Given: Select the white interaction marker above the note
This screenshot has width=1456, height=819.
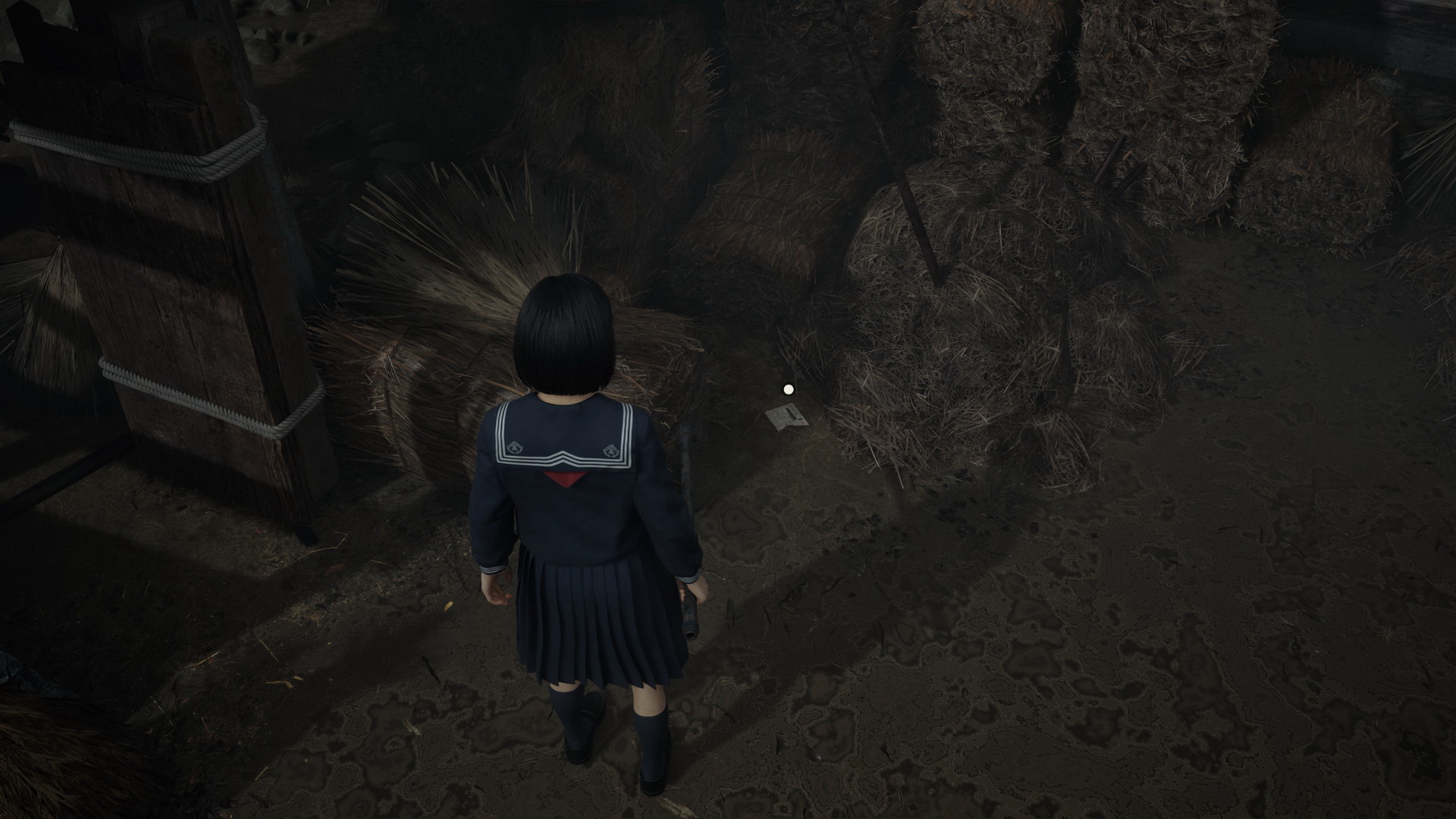Looking at the screenshot, I should (788, 390).
